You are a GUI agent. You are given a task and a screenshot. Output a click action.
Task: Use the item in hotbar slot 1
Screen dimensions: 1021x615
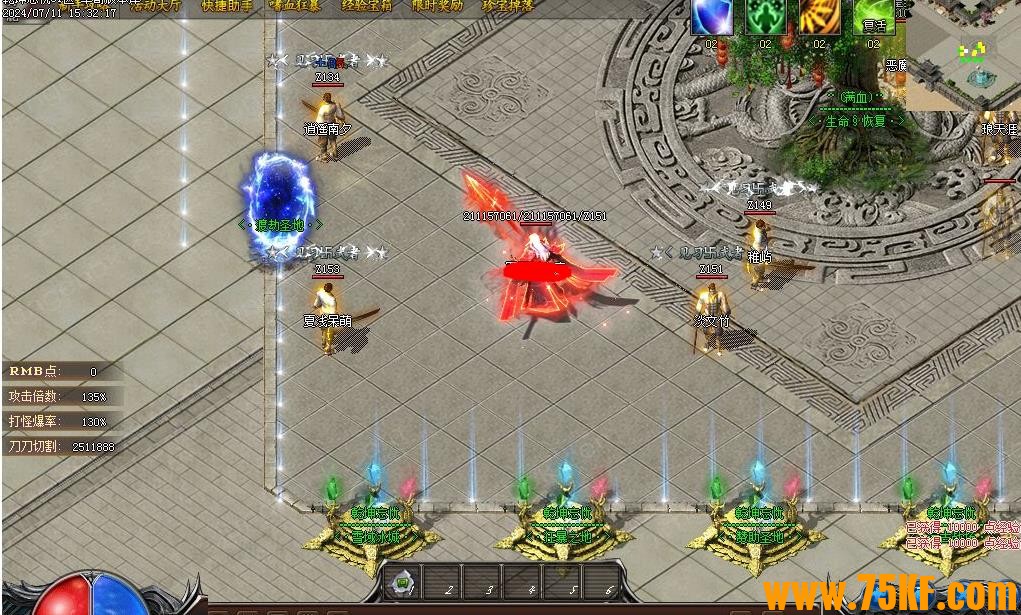(x=404, y=581)
